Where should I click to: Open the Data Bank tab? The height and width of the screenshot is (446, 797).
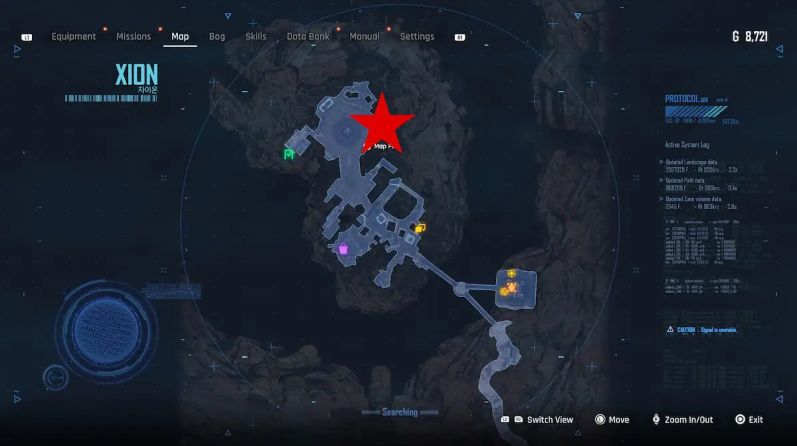click(308, 37)
